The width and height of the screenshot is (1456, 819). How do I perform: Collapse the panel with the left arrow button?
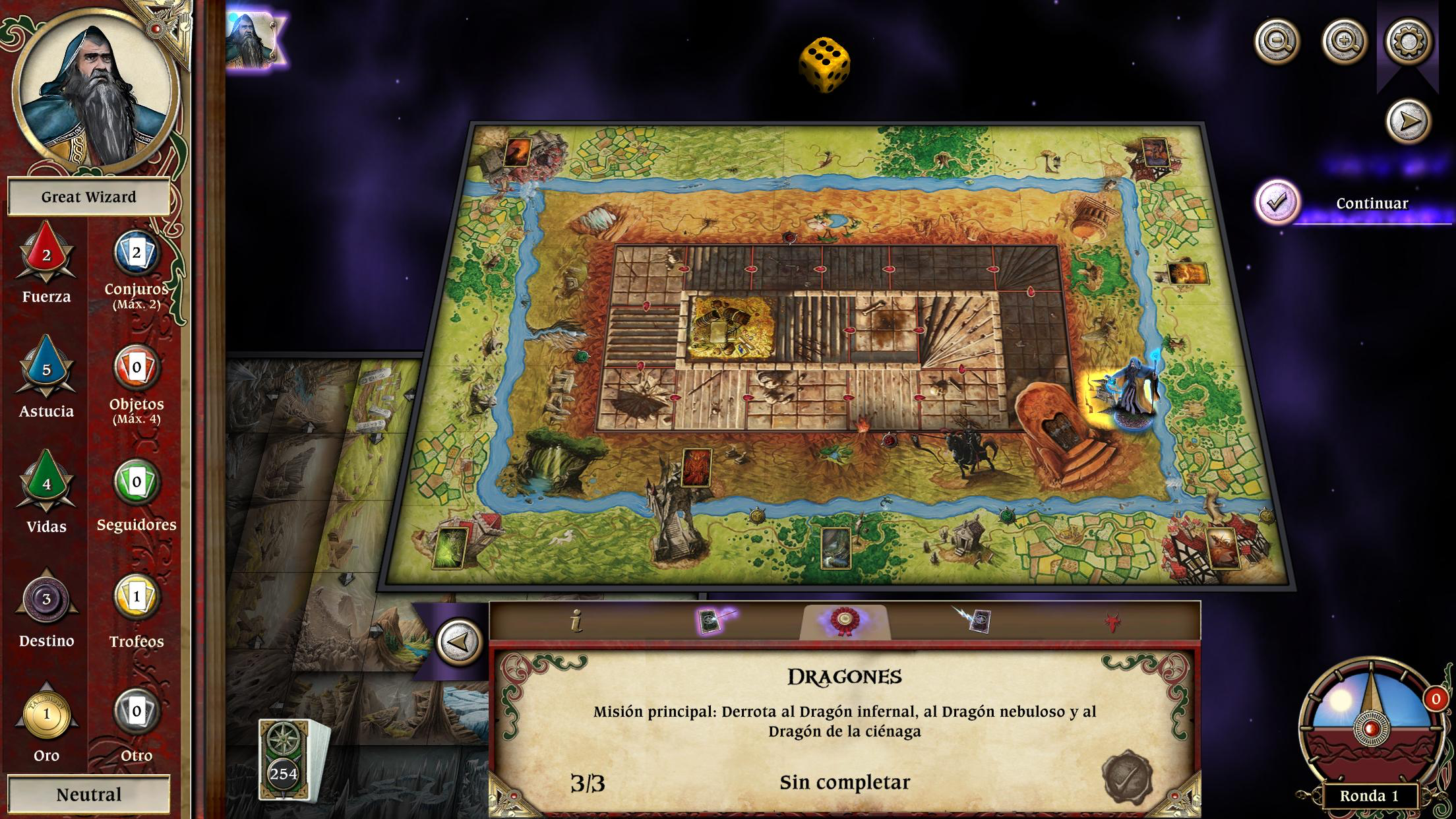click(x=460, y=642)
